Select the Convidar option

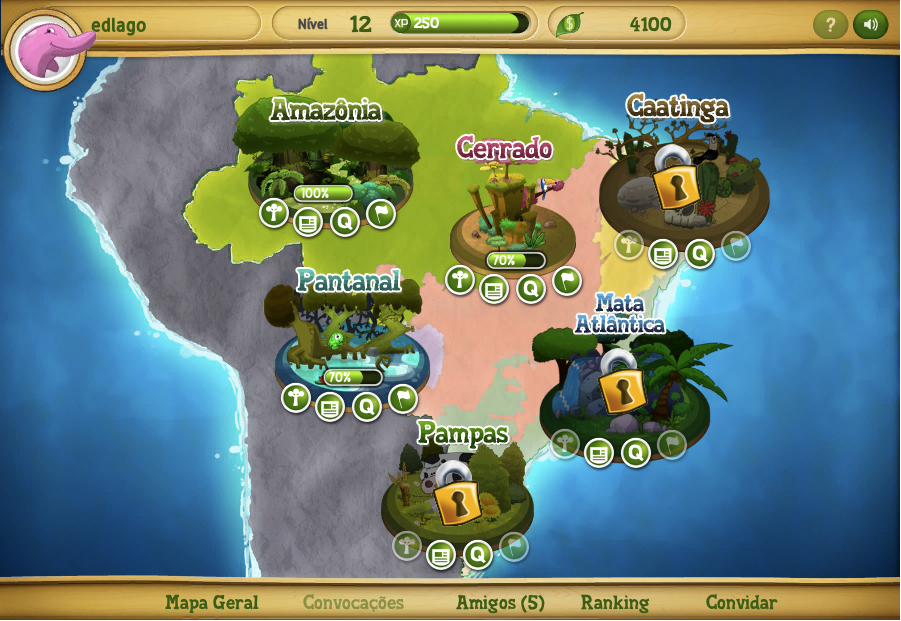(741, 602)
